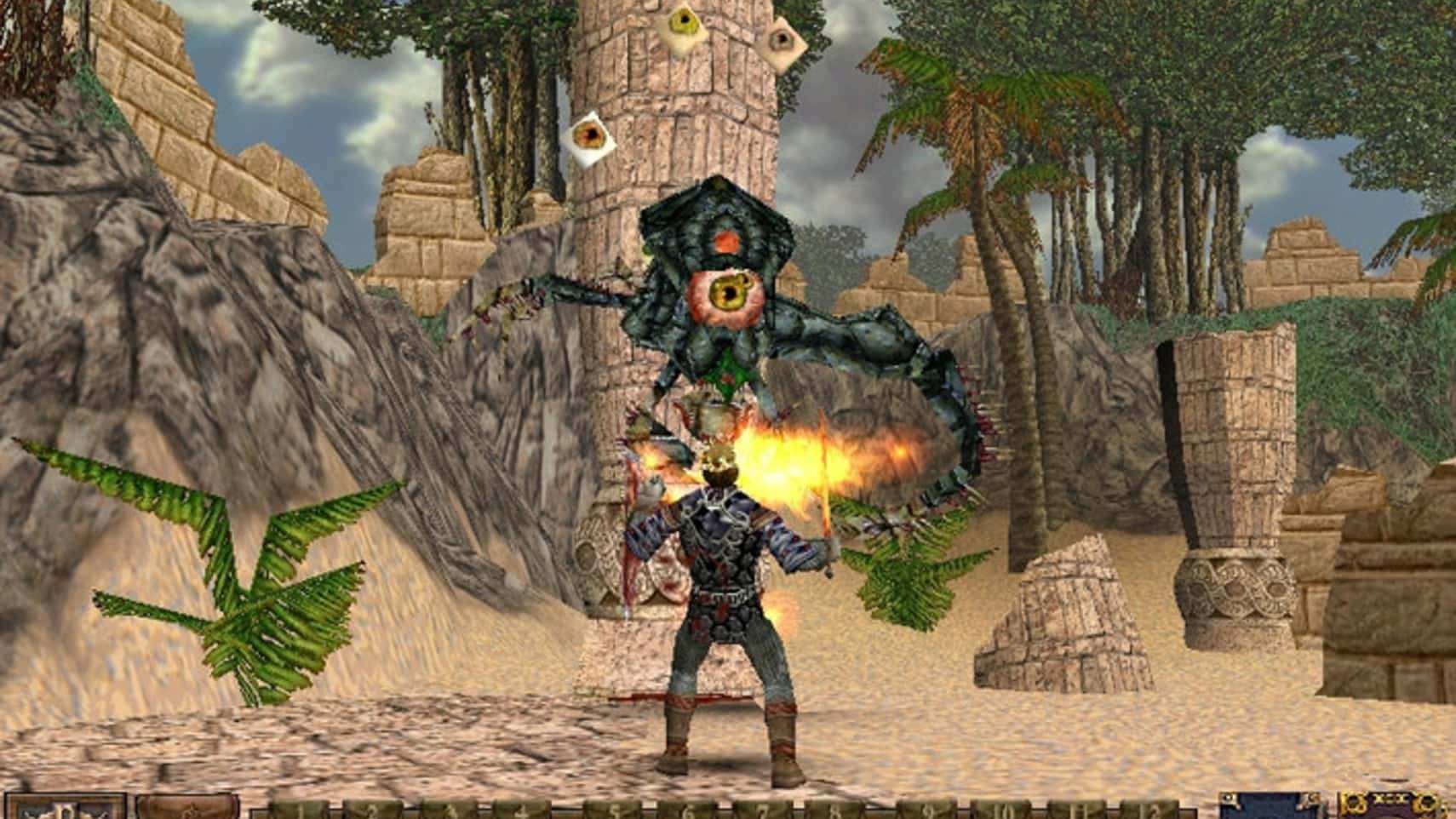Open the blue panel with silver corners
The image size is (1456, 819).
click(x=1270, y=808)
